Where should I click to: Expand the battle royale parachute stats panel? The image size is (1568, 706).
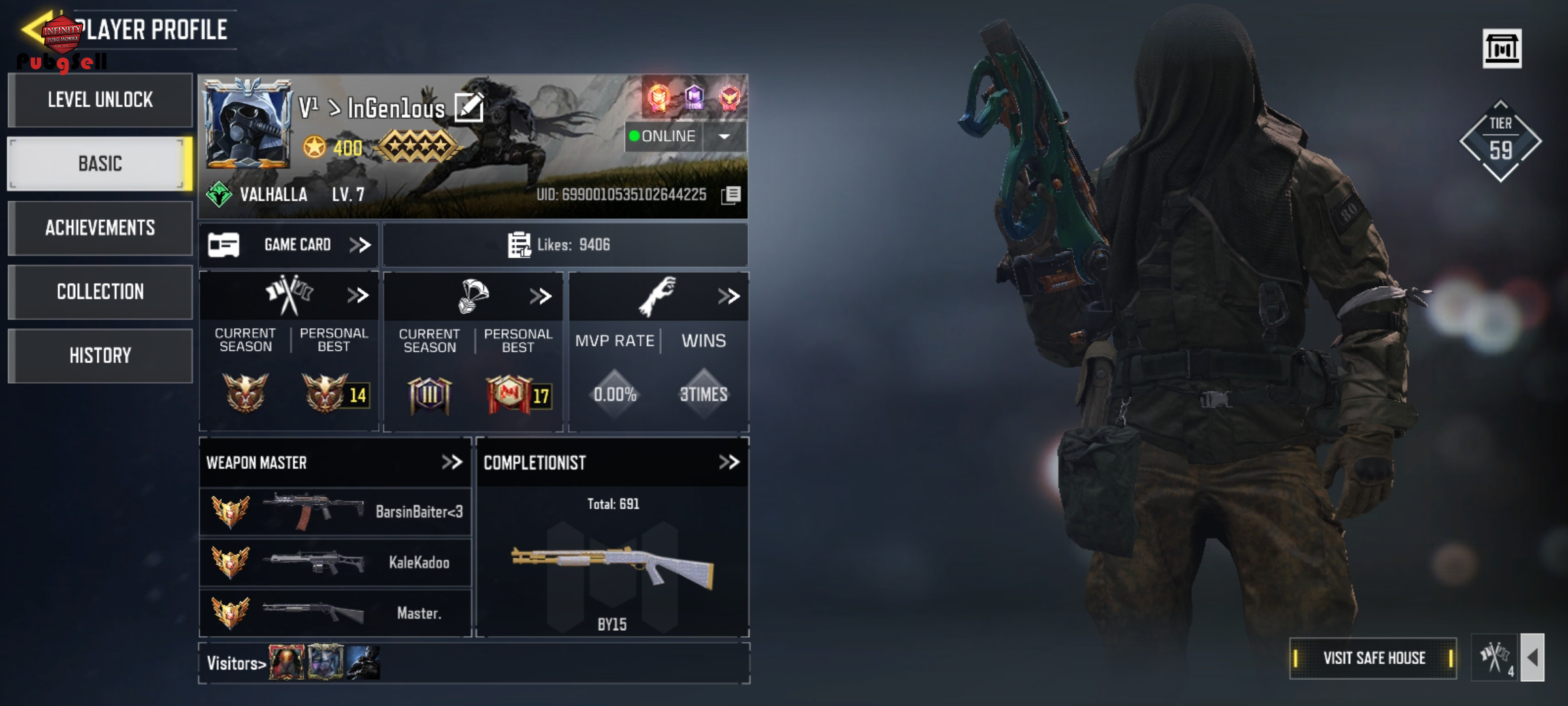click(x=540, y=296)
